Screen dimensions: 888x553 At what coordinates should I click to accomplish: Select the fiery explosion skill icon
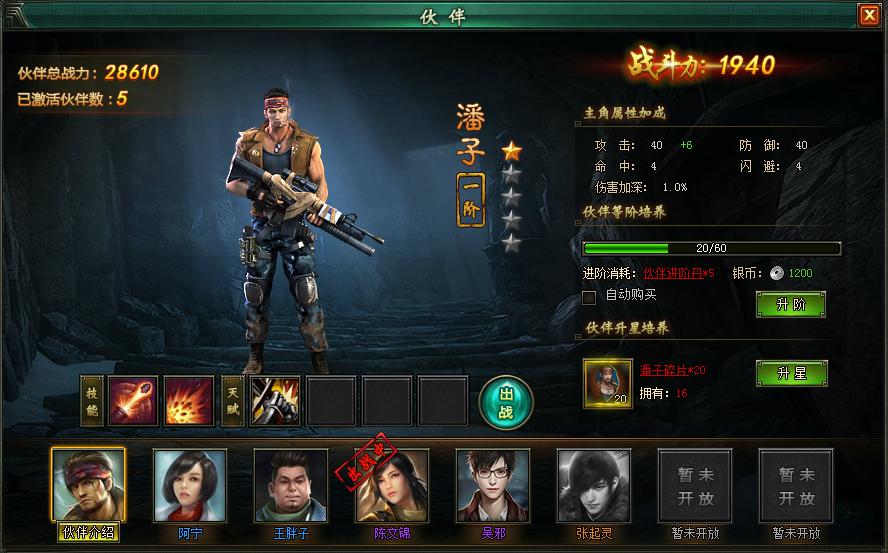tap(189, 401)
